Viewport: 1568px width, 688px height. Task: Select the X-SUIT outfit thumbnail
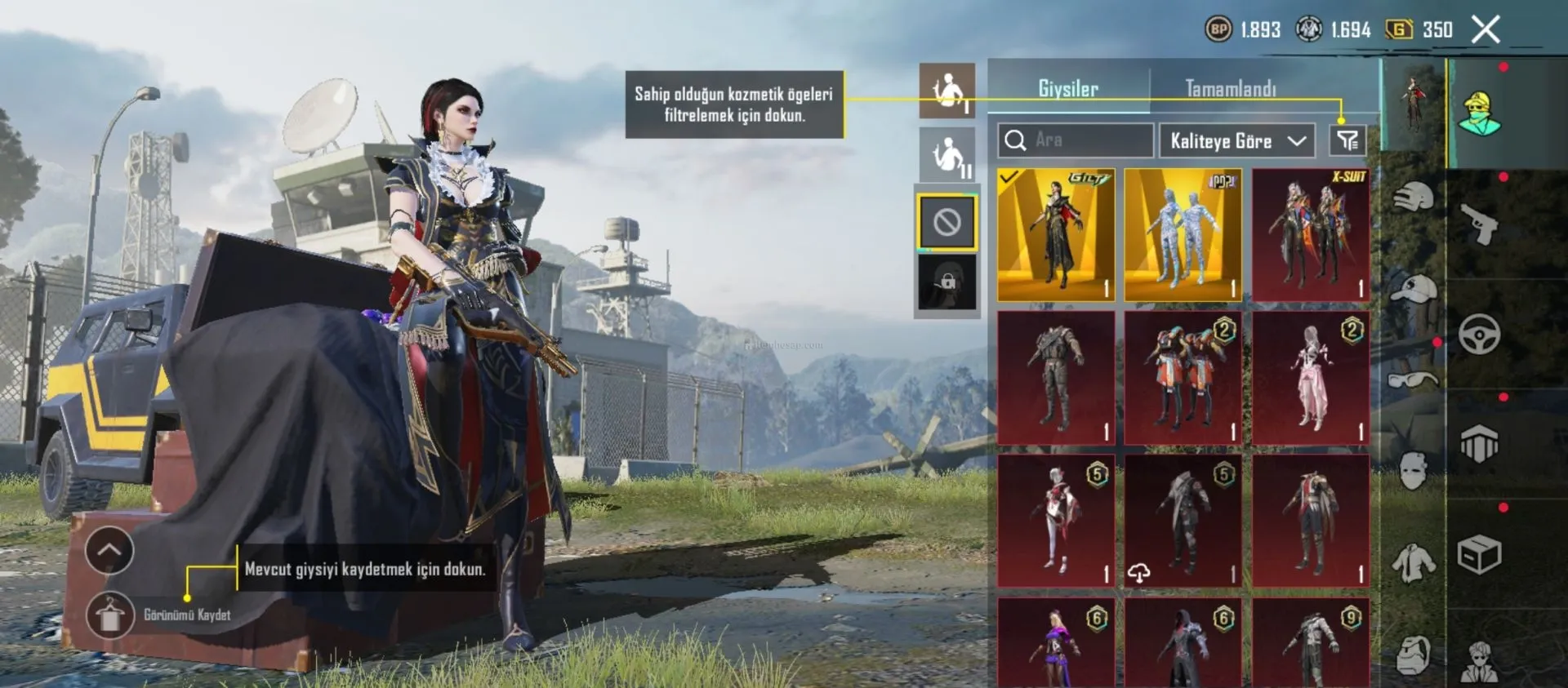tap(1310, 235)
